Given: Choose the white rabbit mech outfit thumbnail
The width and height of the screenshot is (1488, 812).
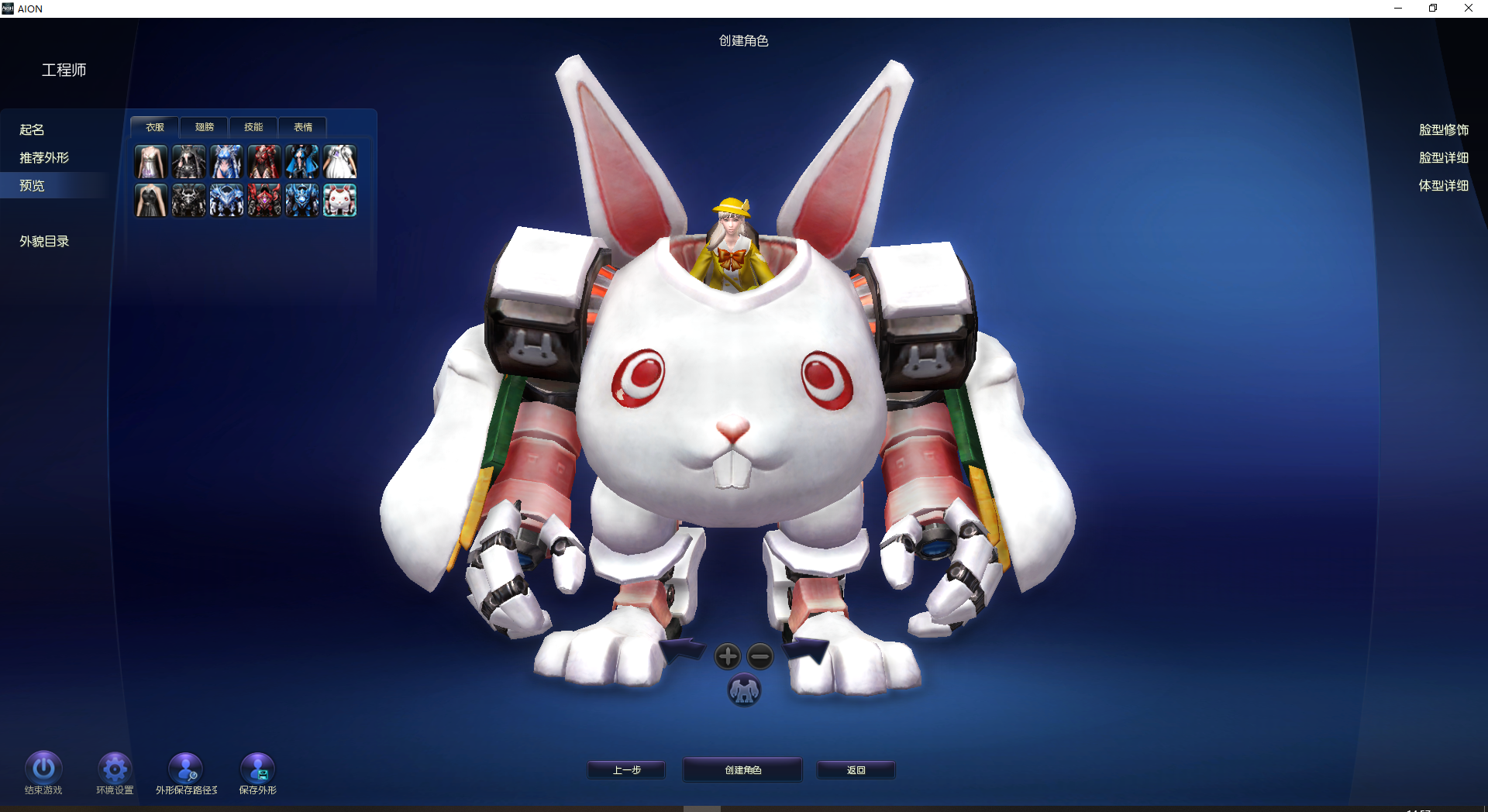Looking at the screenshot, I should [339, 201].
